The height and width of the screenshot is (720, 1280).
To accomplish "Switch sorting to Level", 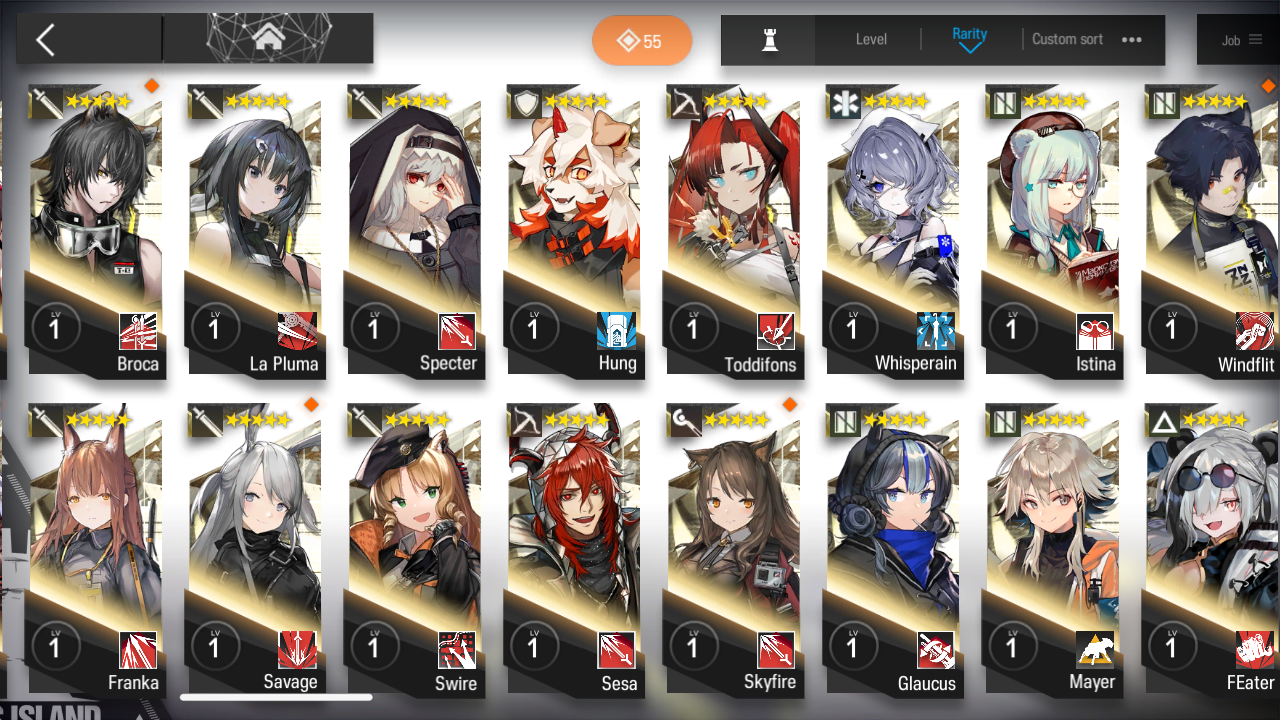I will point(869,40).
